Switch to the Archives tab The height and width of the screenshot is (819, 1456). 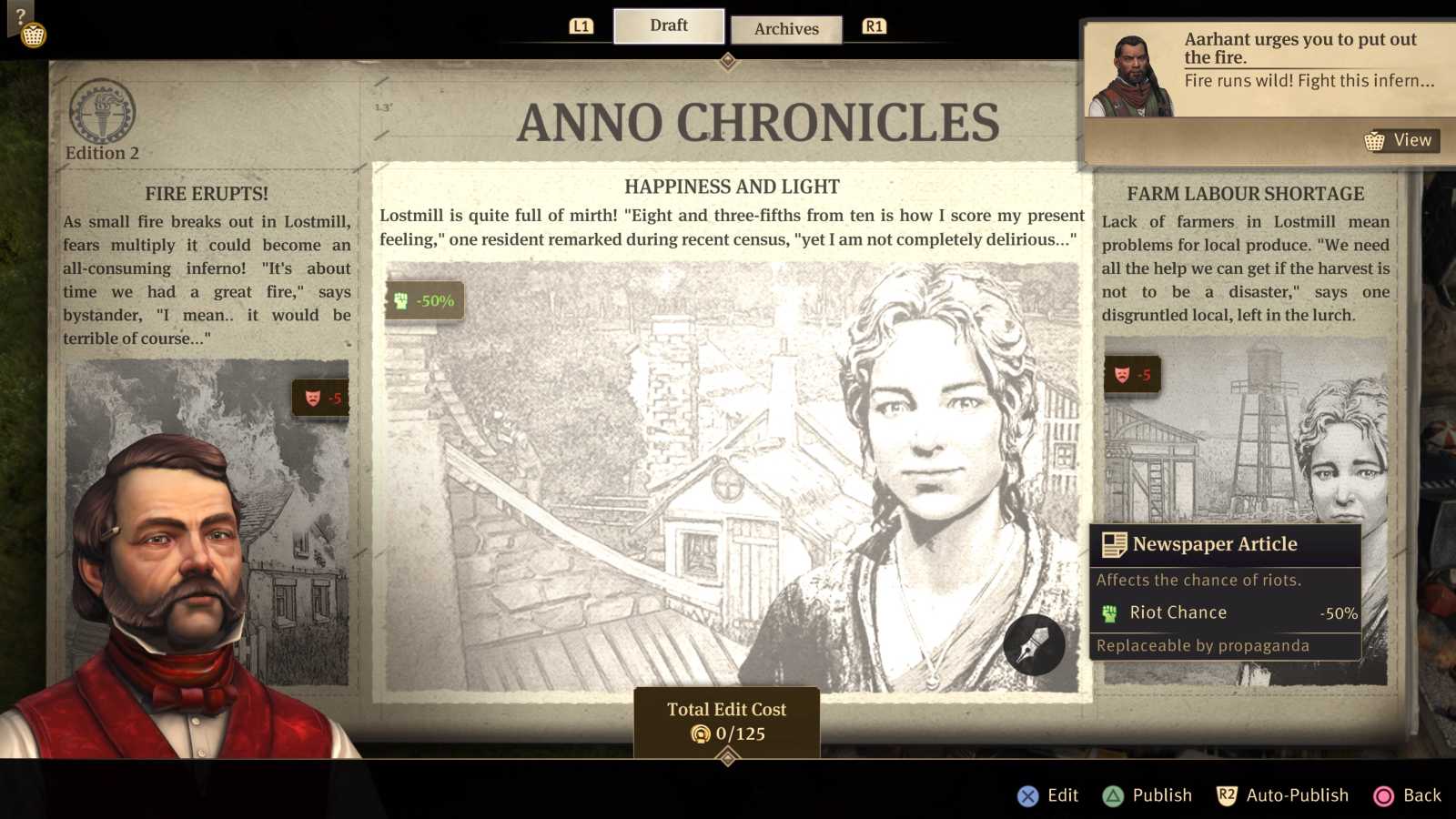click(x=786, y=29)
